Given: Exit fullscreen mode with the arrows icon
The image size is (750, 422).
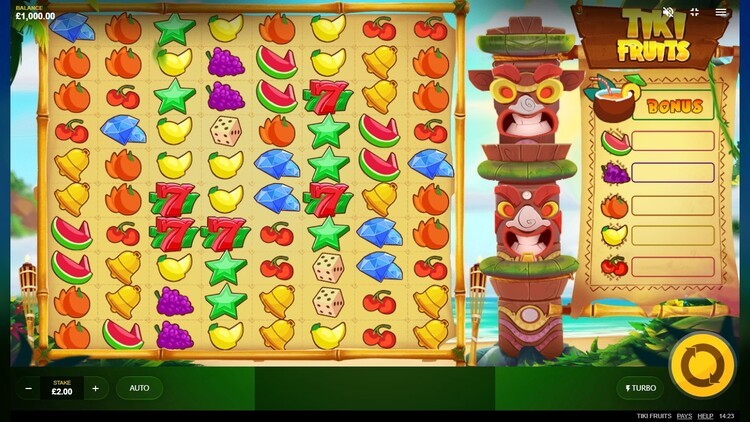Looking at the screenshot, I should click(694, 12).
